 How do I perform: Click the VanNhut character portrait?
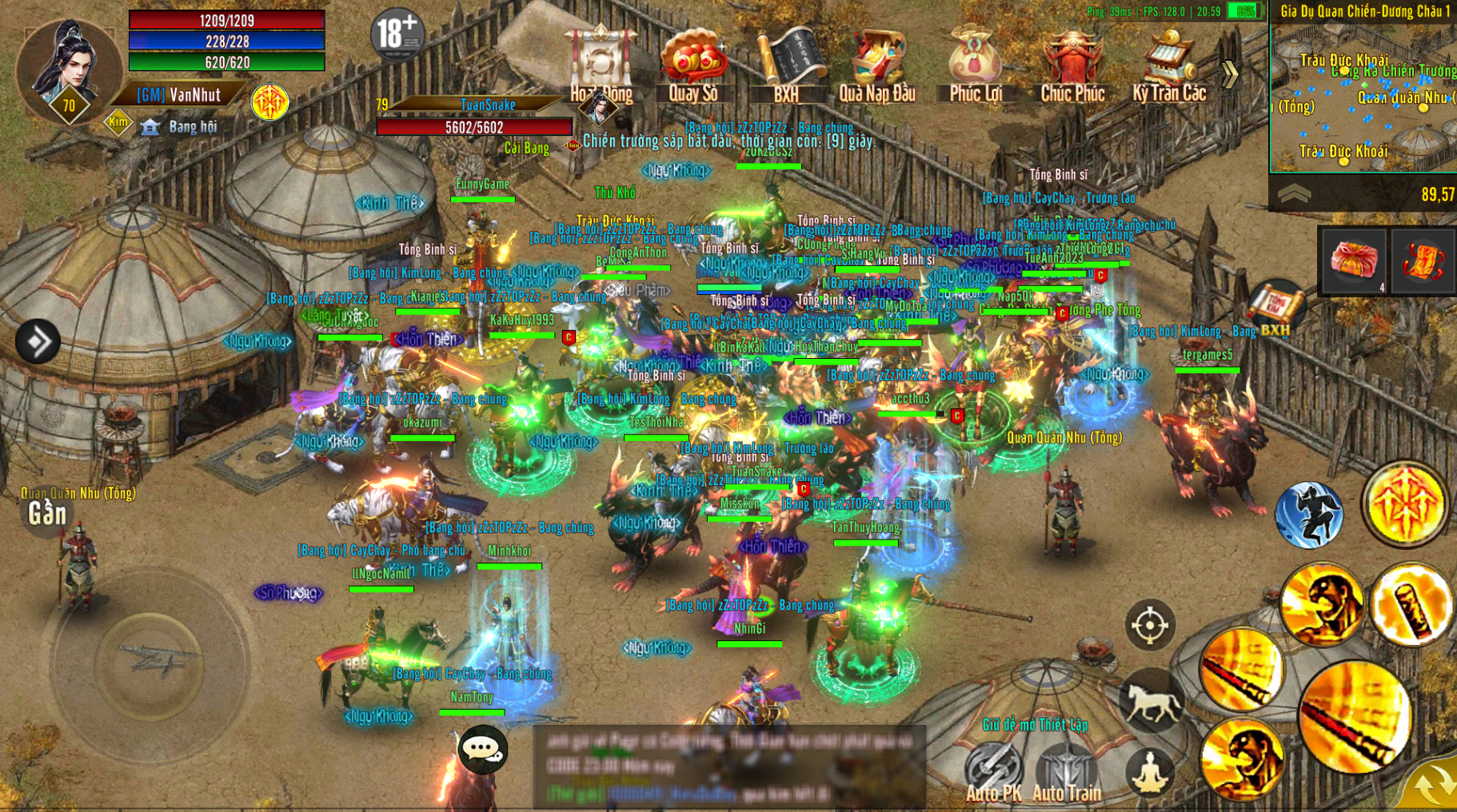pyautogui.click(x=68, y=68)
